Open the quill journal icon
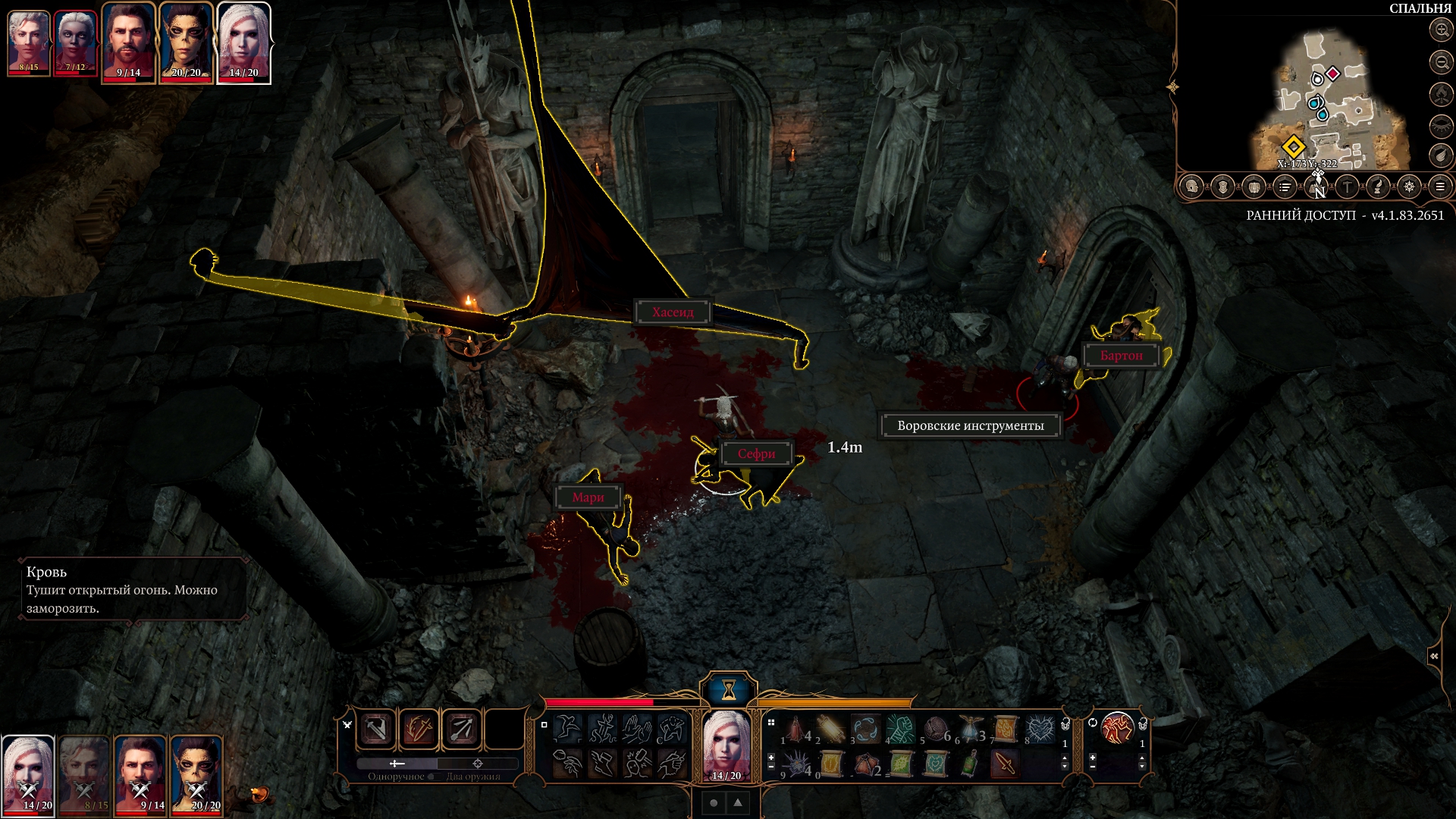 click(x=1378, y=187)
